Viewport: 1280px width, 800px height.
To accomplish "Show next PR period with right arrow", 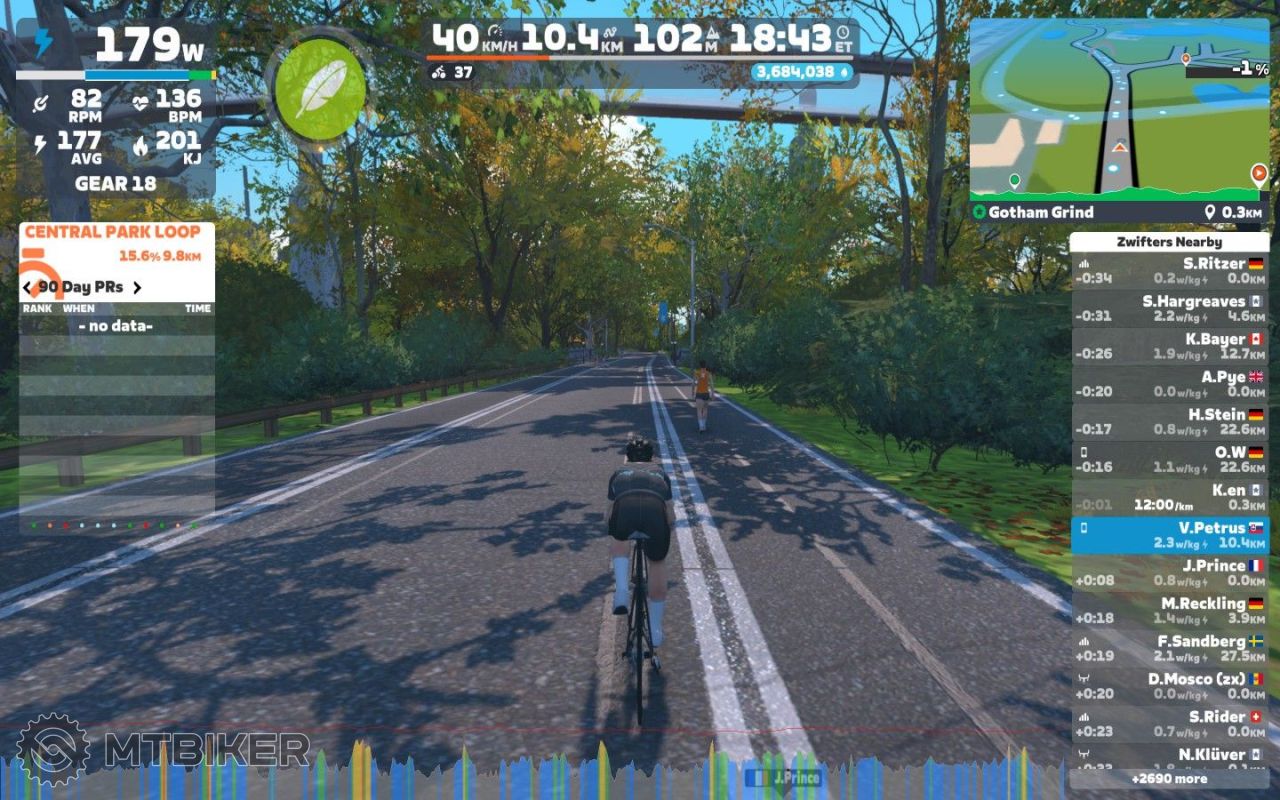I will [x=137, y=288].
